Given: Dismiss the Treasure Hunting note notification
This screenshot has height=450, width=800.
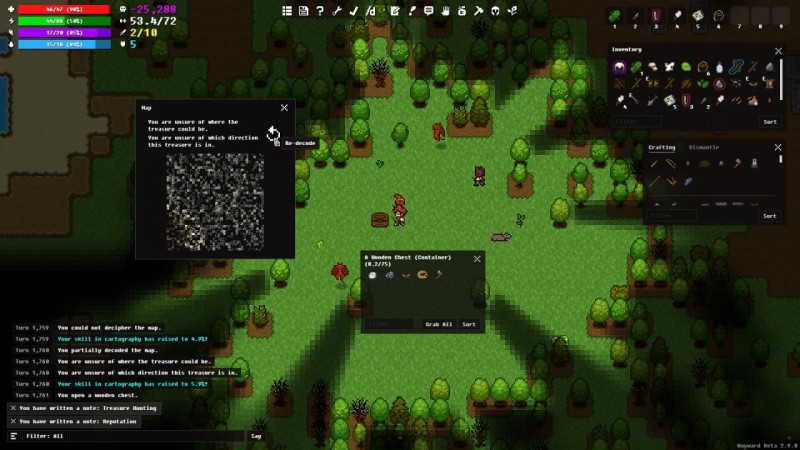Looking at the screenshot, I should point(12,408).
